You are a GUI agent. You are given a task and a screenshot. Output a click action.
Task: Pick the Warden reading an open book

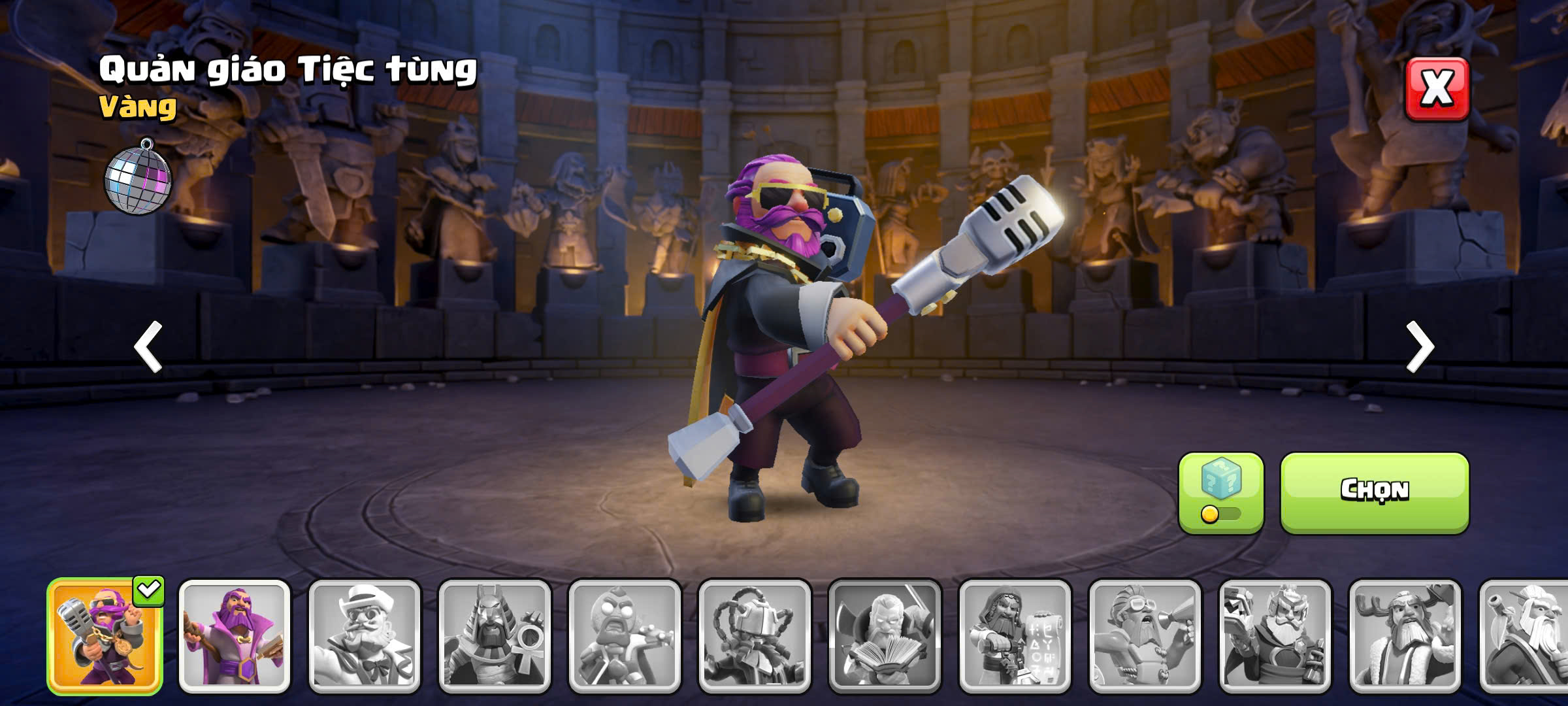885,636
